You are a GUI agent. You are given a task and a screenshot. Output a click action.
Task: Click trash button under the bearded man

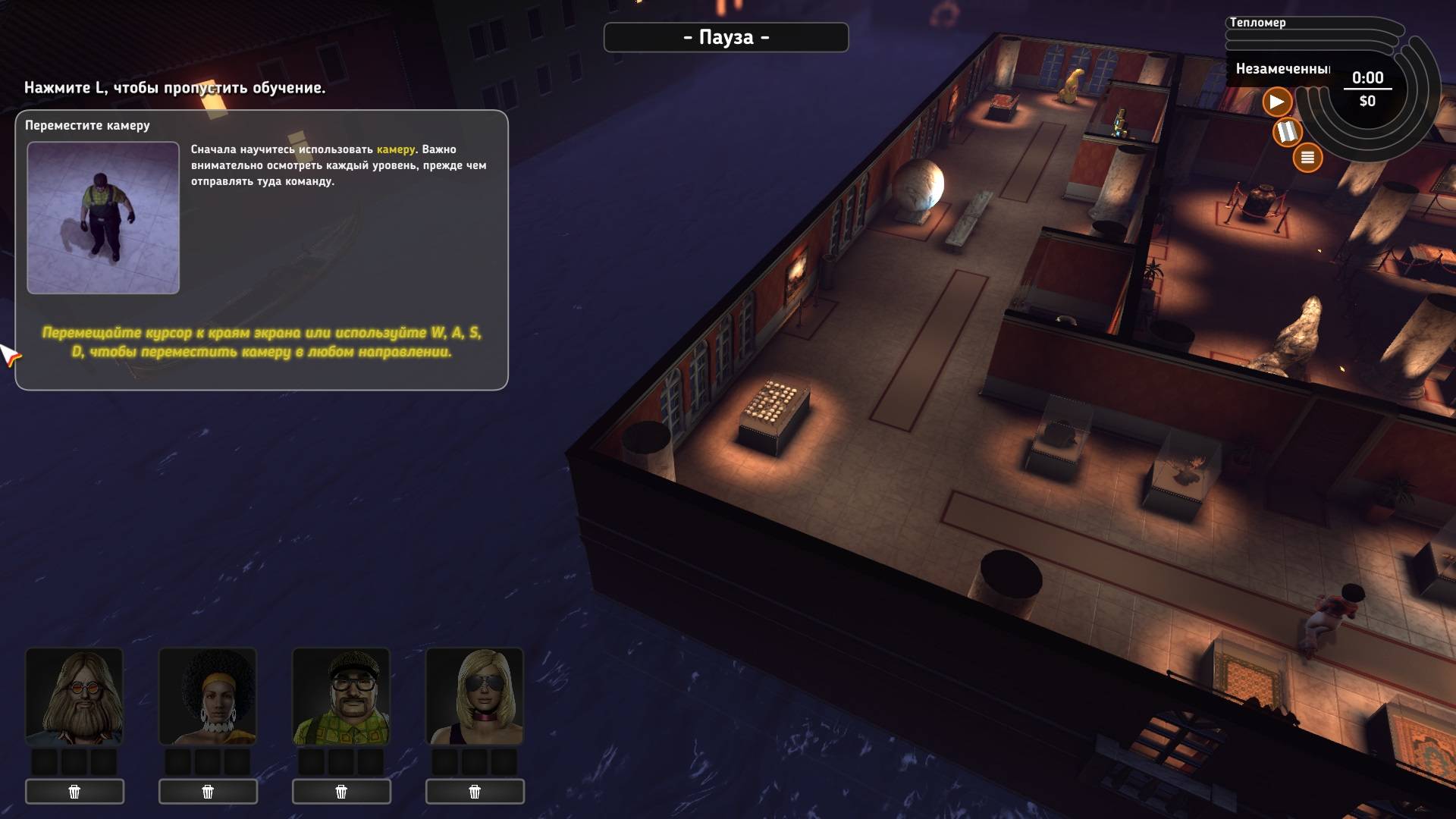pyautogui.click(x=74, y=792)
